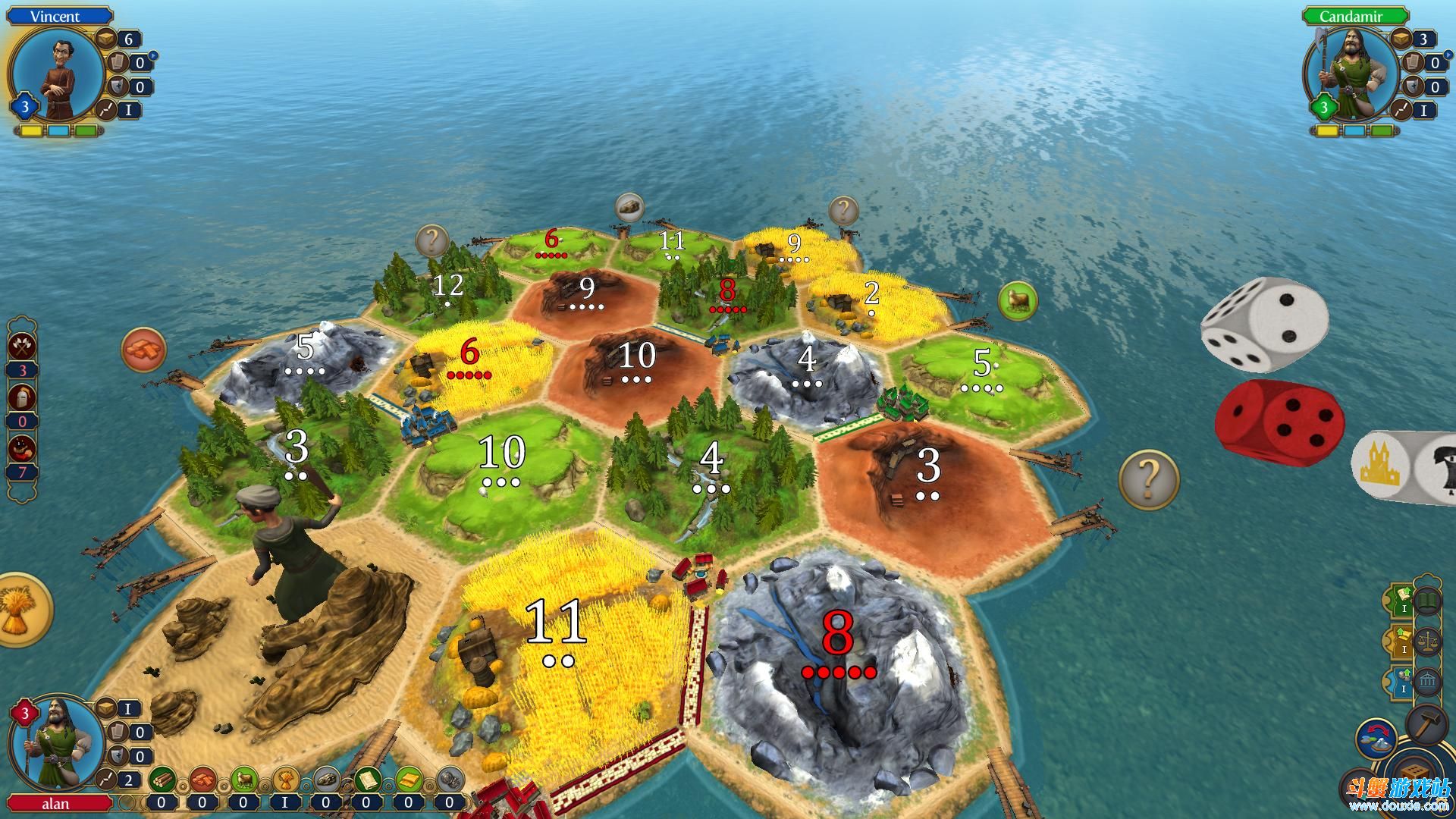This screenshot has width=1456, height=819.
Task: Select the coin commodity icon
Action: click(x=450, y=779)
